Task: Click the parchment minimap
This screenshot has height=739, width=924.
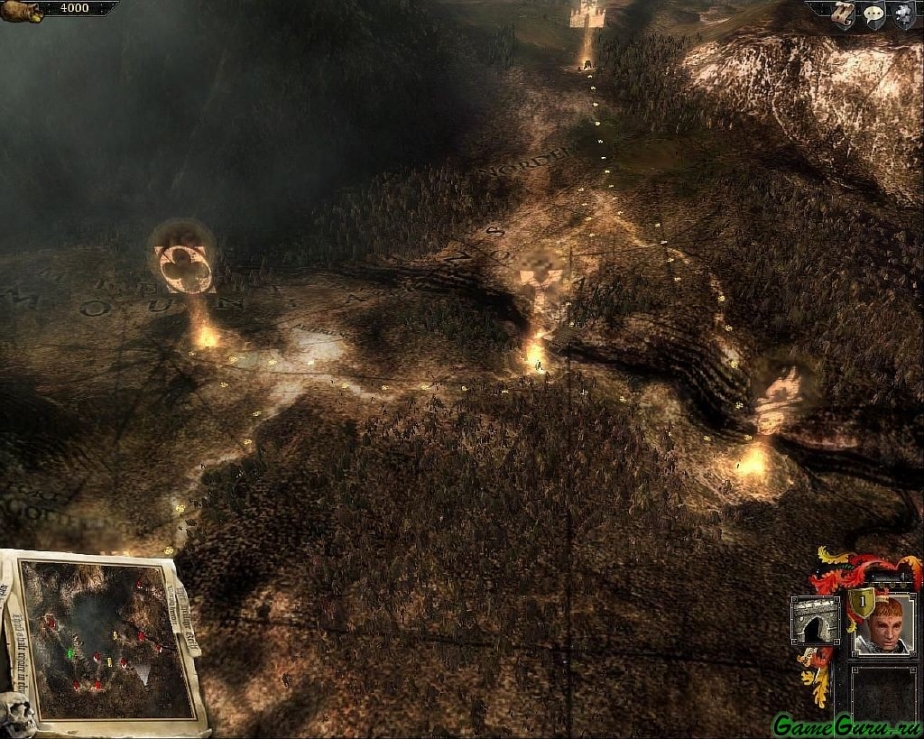Action: 105,640
